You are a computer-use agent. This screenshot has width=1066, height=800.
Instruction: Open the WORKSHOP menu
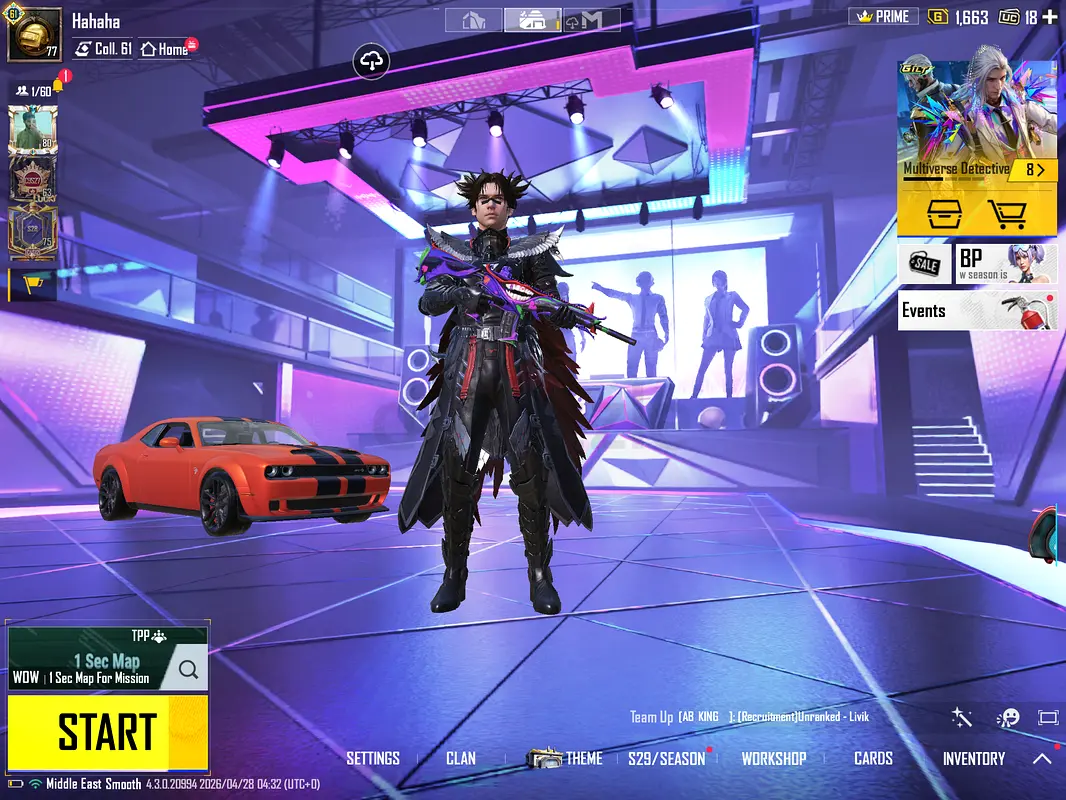[774, 759]
